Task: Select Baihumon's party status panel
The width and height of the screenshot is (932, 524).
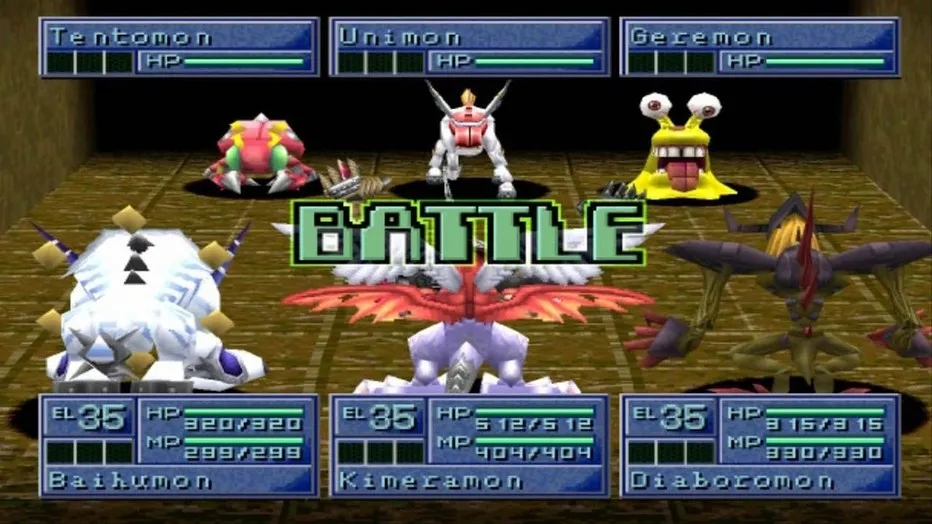Action: 179,446
